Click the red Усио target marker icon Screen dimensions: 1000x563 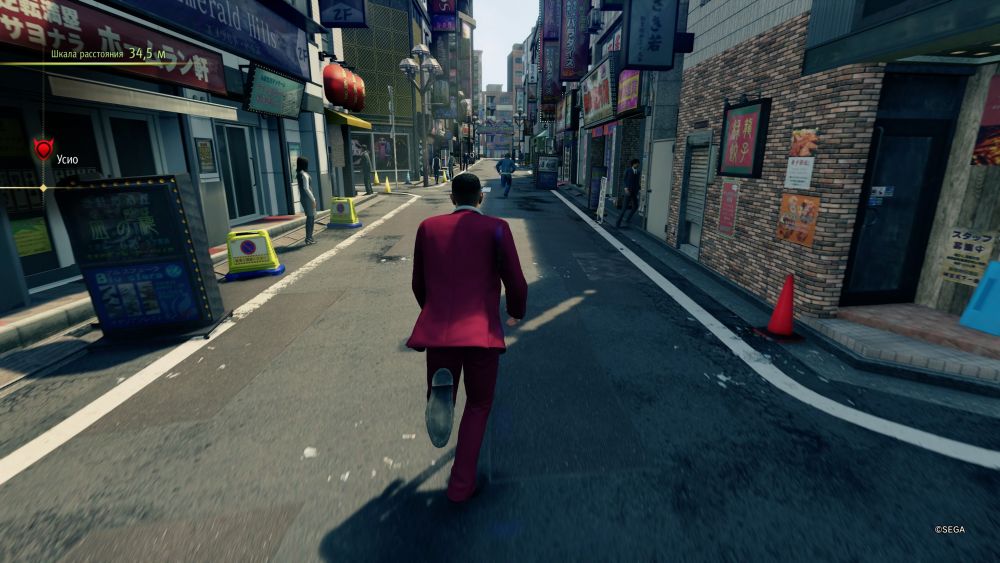(x=43, y=149)
